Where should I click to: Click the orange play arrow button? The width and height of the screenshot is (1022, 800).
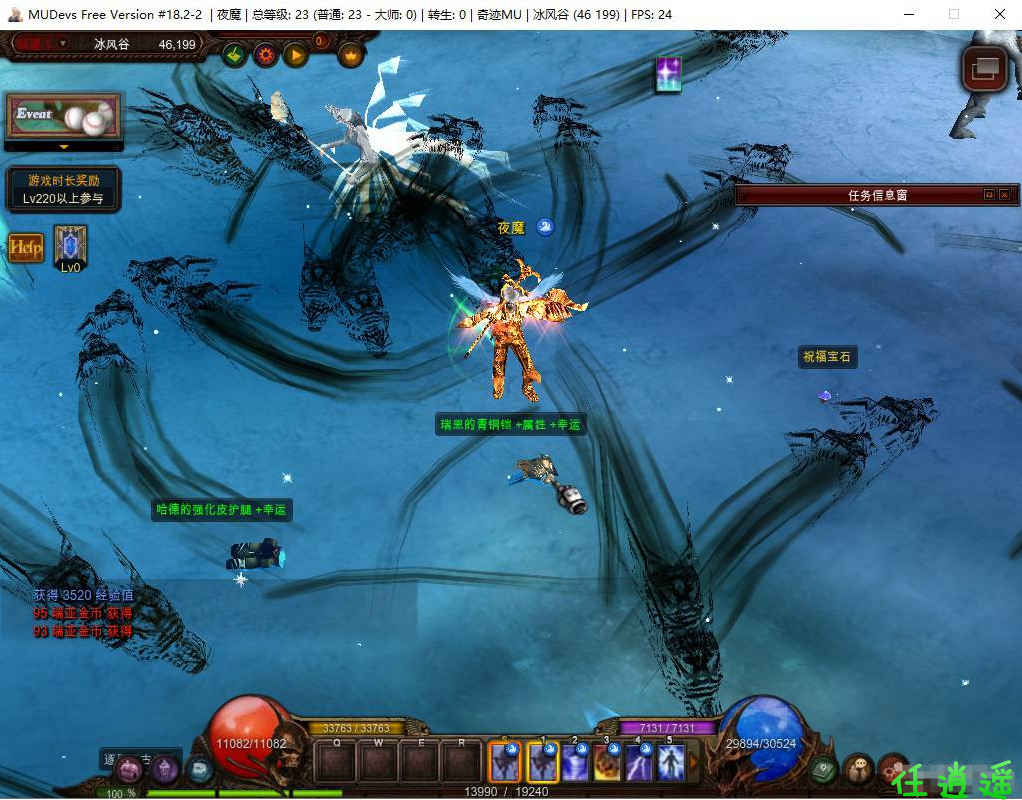coord(295,55)
